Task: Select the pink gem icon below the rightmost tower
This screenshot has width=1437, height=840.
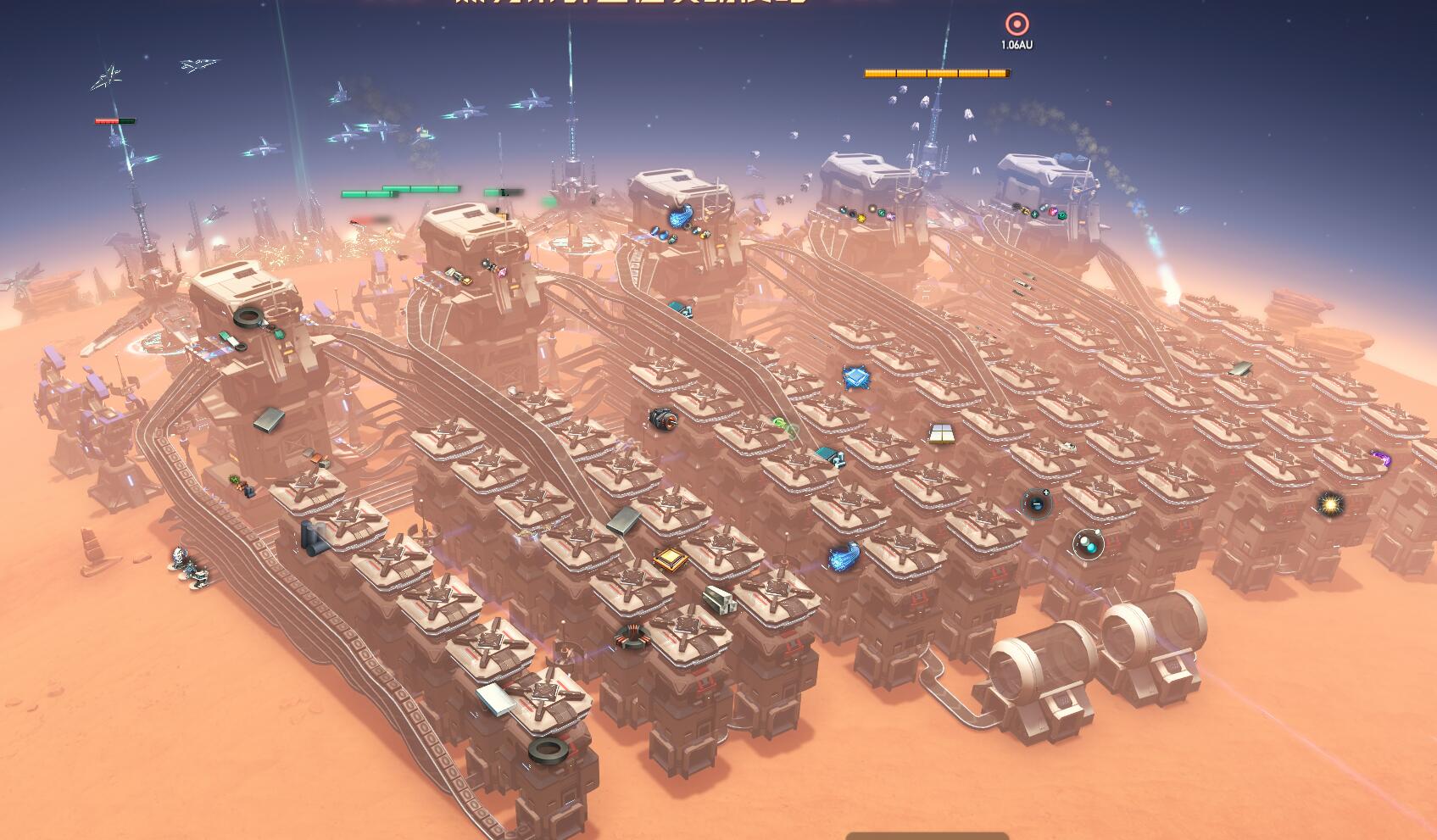Action: [x=1053, y=211]
